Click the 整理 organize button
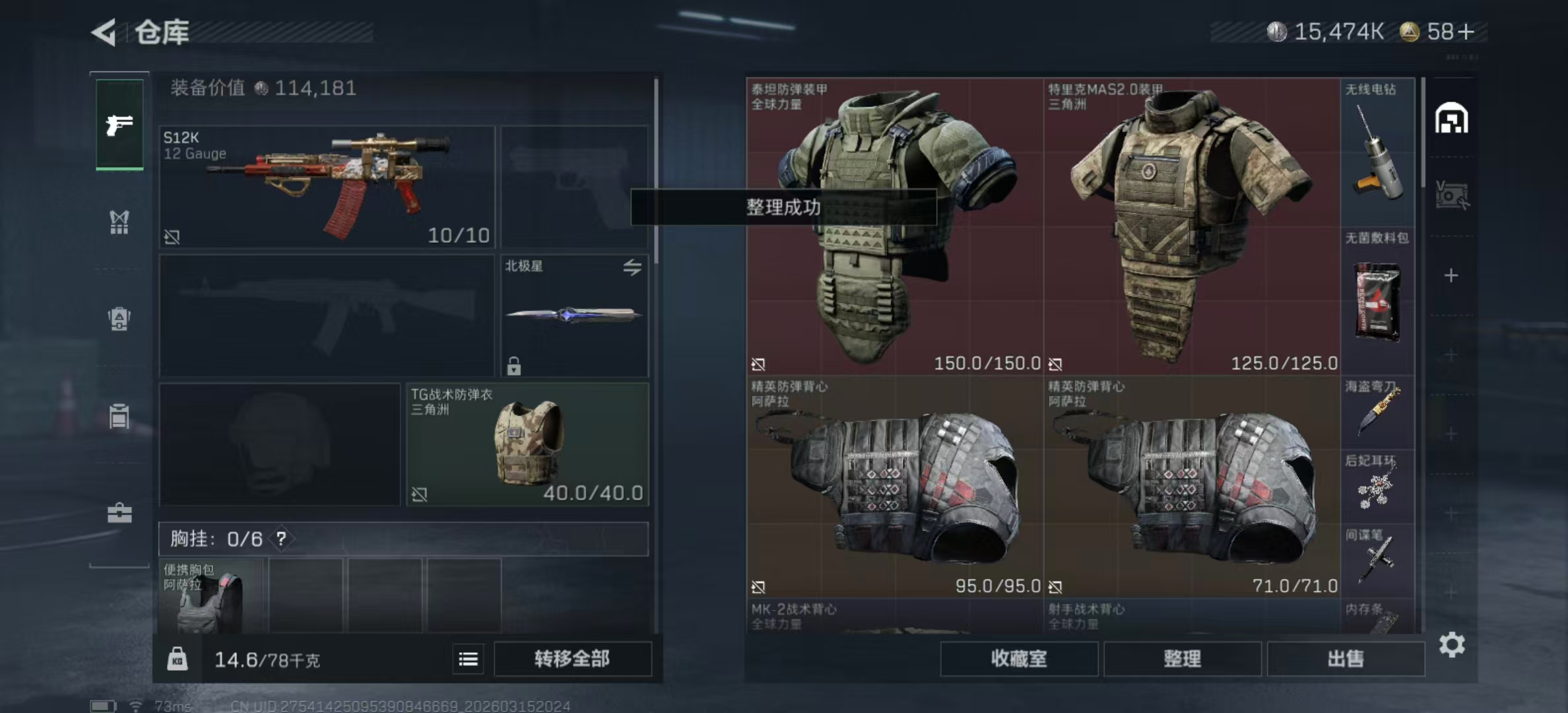This screenshot has height=713, width=1568. [x=1182, y=659]
